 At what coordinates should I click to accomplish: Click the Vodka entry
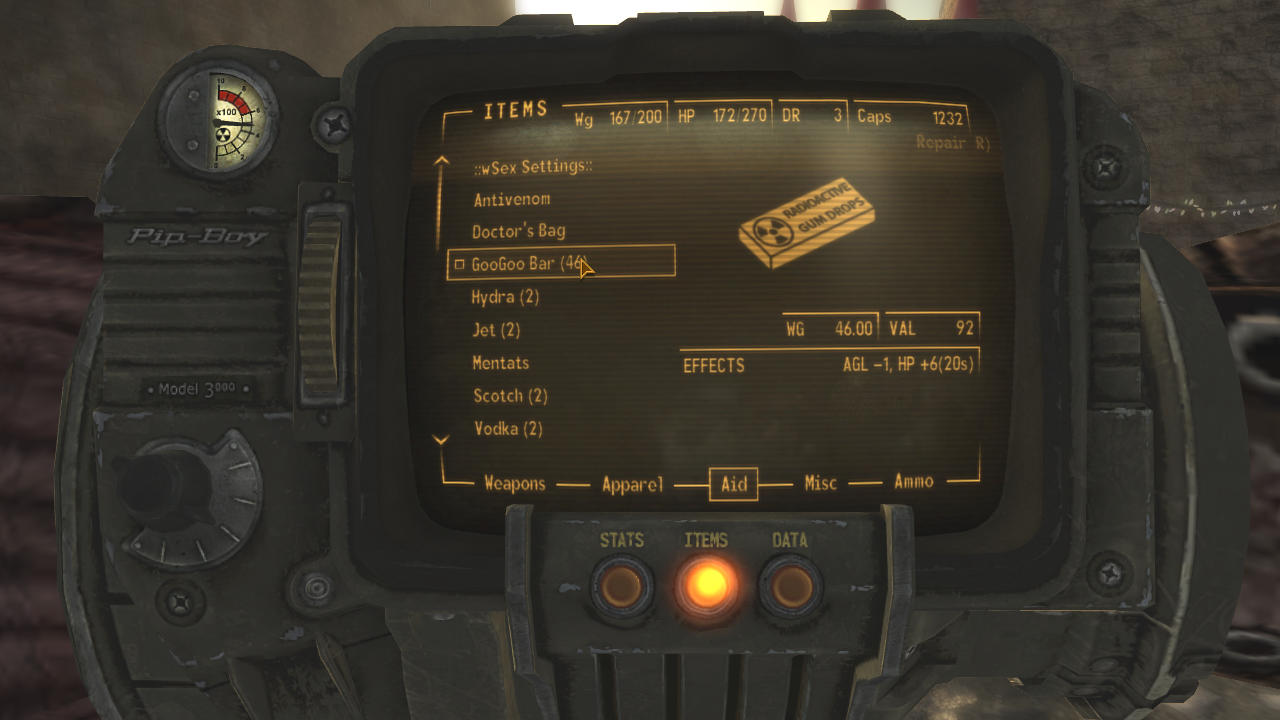click(x=508, y=429)
